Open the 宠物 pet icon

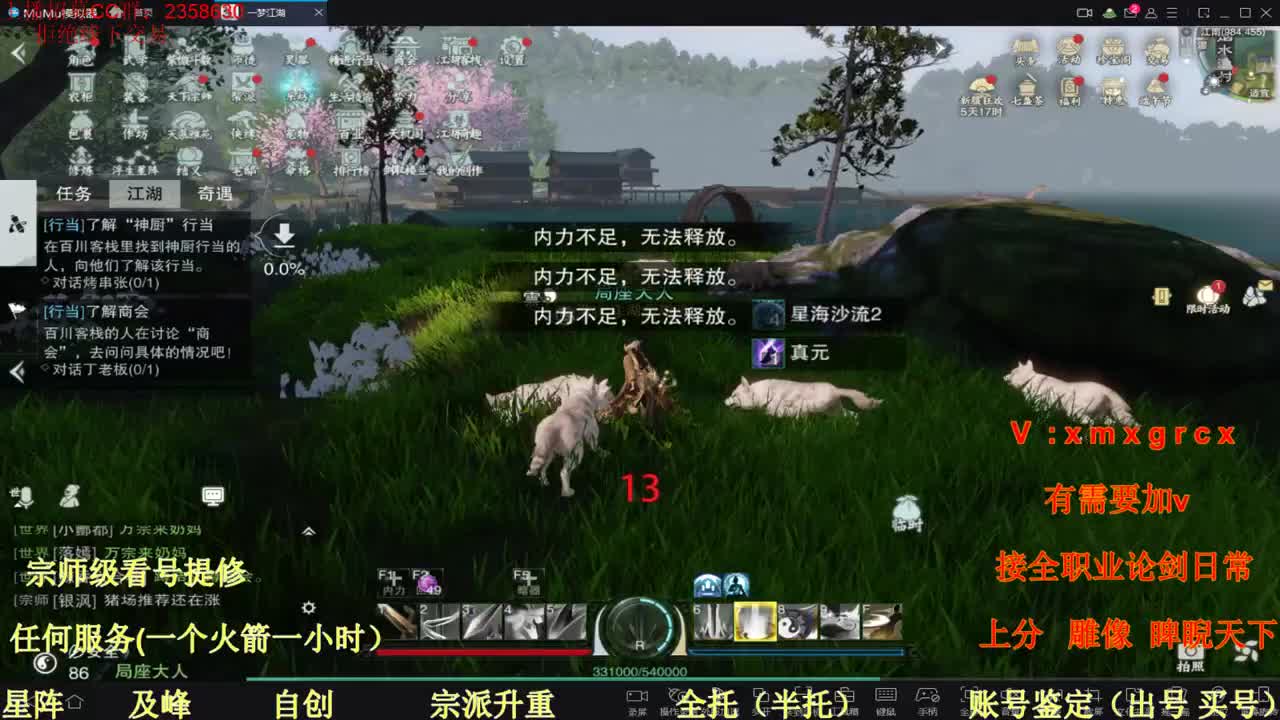[x=297, y=128]
